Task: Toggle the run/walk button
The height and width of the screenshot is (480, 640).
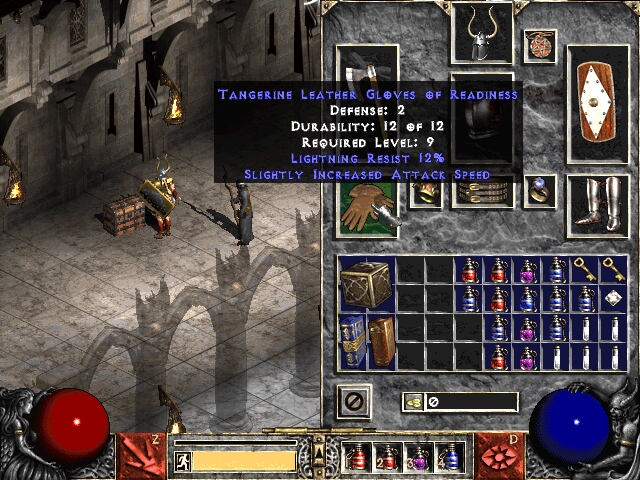Action: (182, 461)
